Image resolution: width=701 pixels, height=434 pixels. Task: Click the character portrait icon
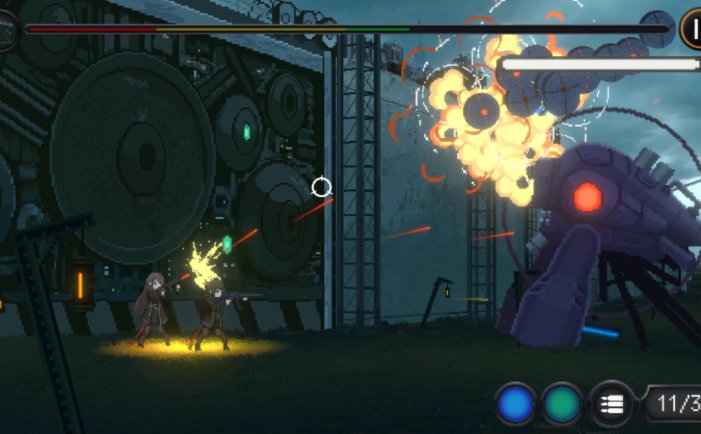pos(8,31)
